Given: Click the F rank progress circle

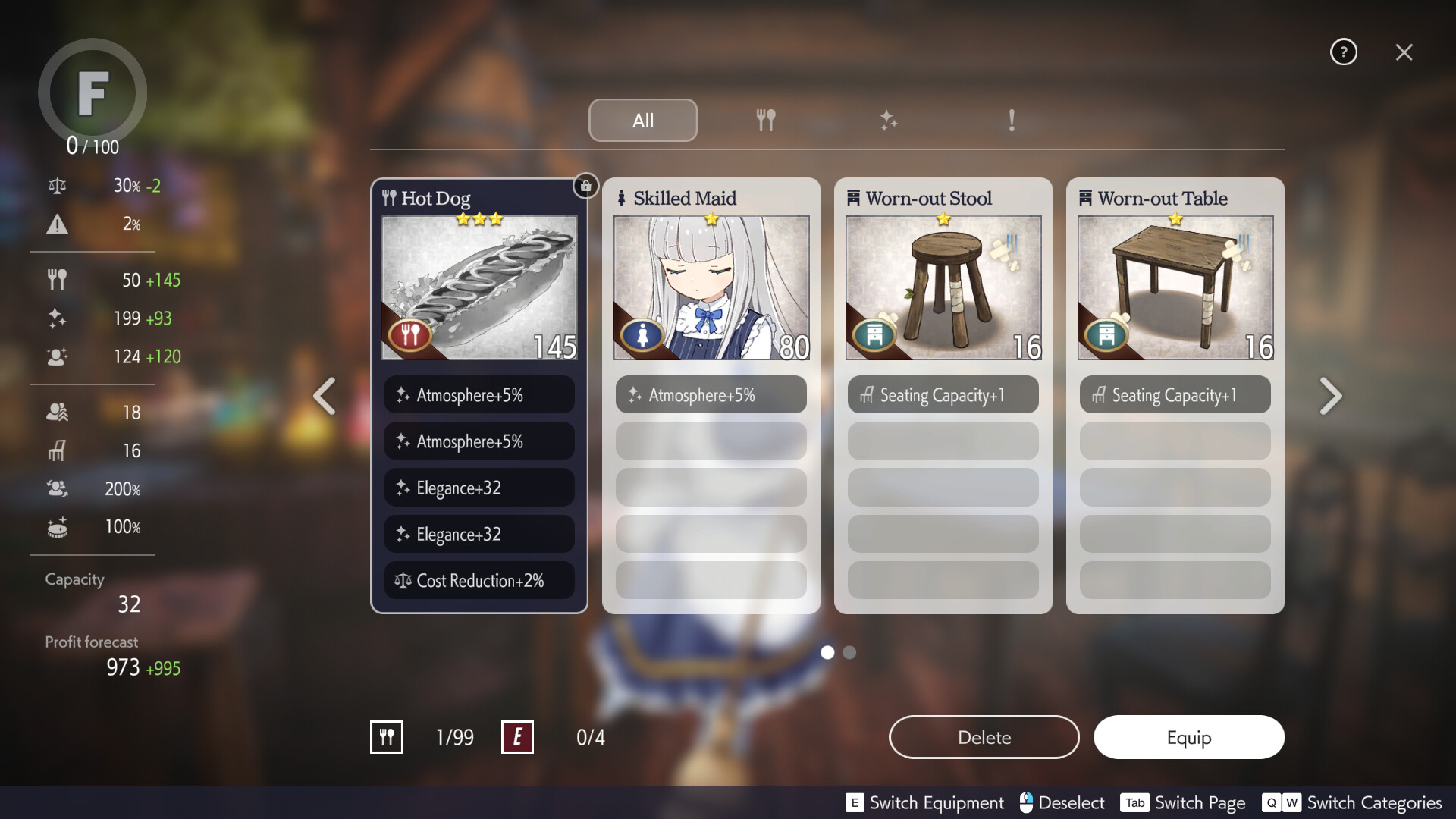Looking at the screenshot, I should point(92,93).
